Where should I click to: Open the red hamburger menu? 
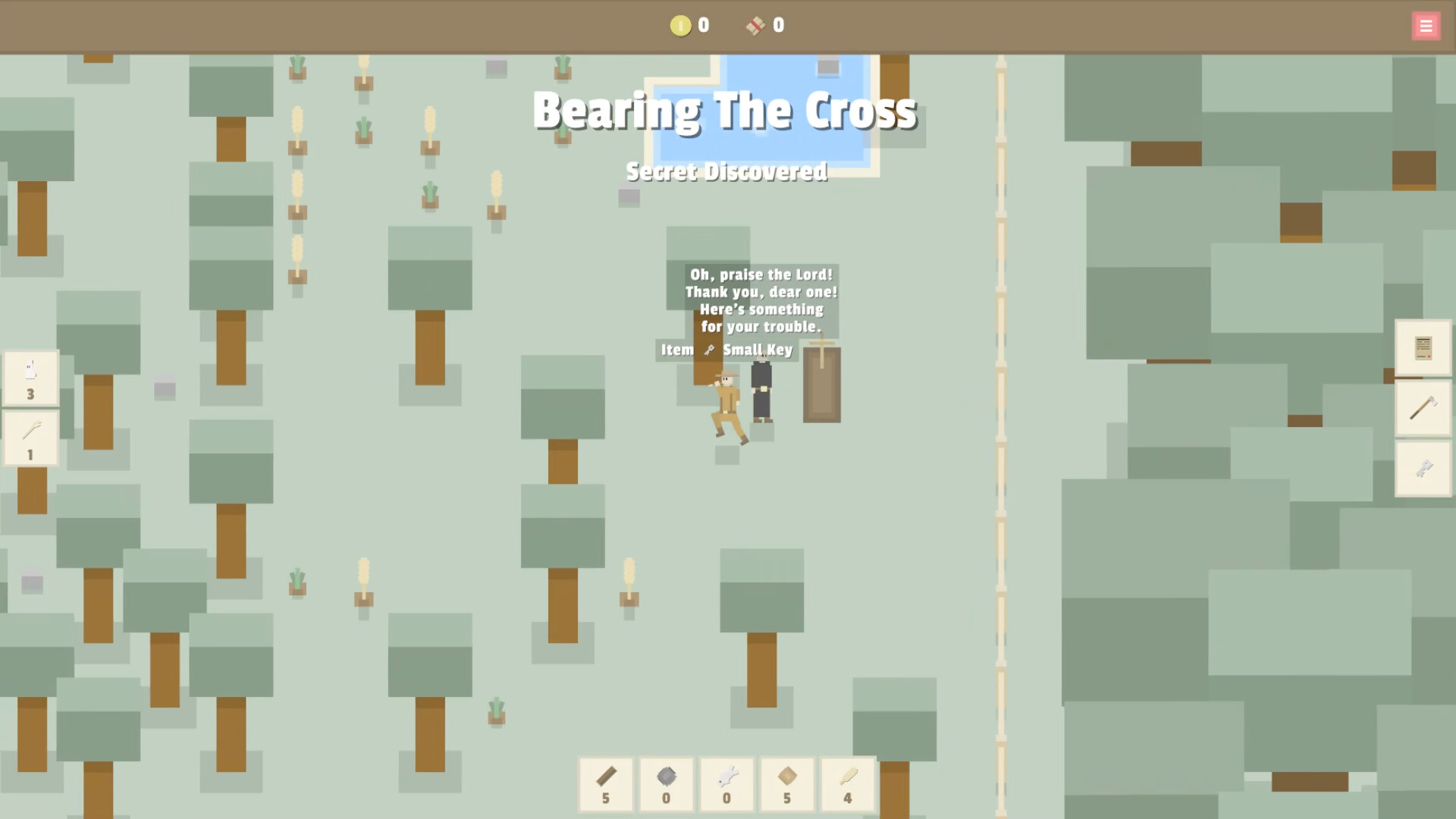click(x=1426, y=25)
